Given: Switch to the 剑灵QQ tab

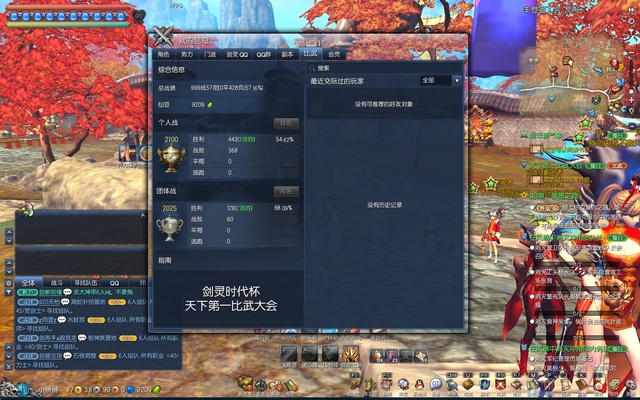Looking at the screenshot, I should click(x=236, y=54).
